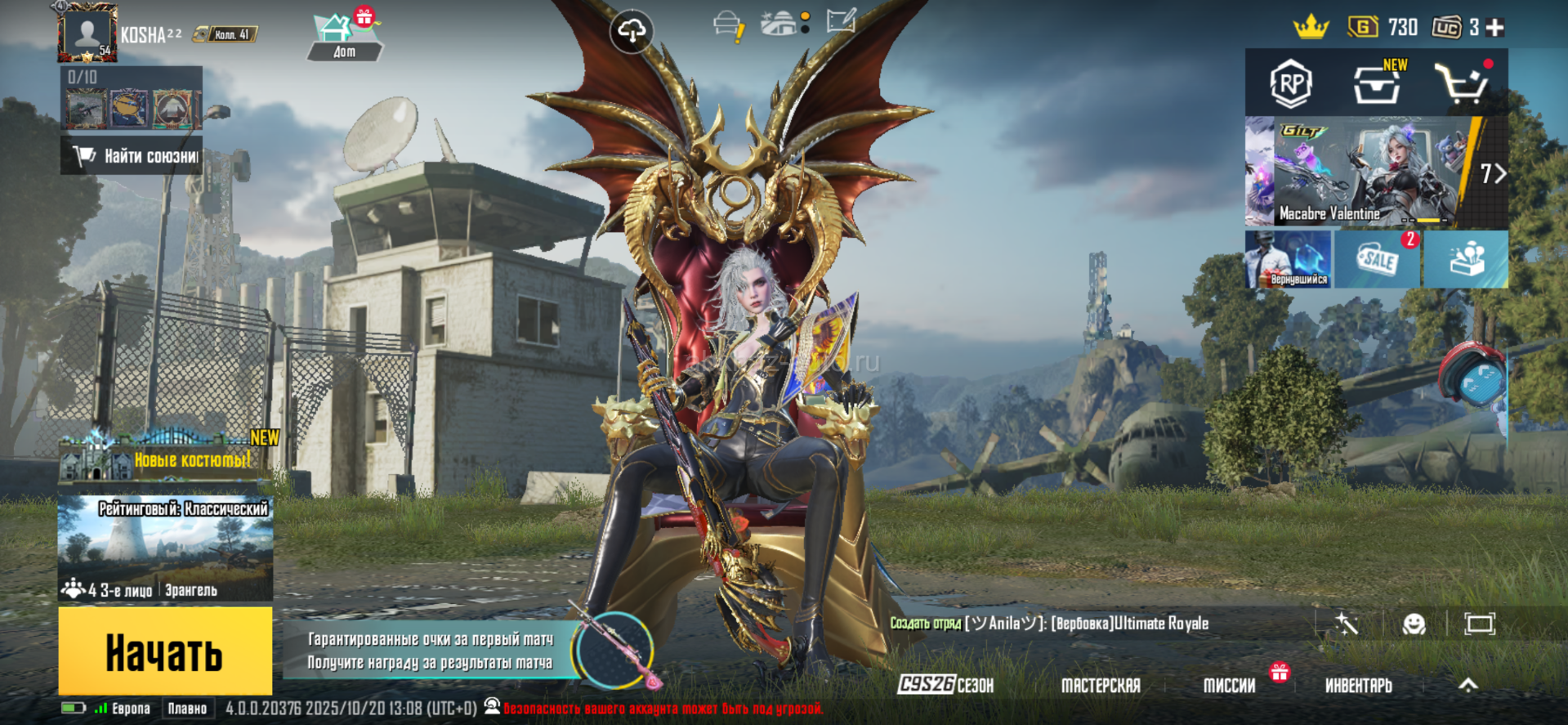Screen dimensions: 1568x725
Task: Start the match with Начать button
Action: (165, 651)
